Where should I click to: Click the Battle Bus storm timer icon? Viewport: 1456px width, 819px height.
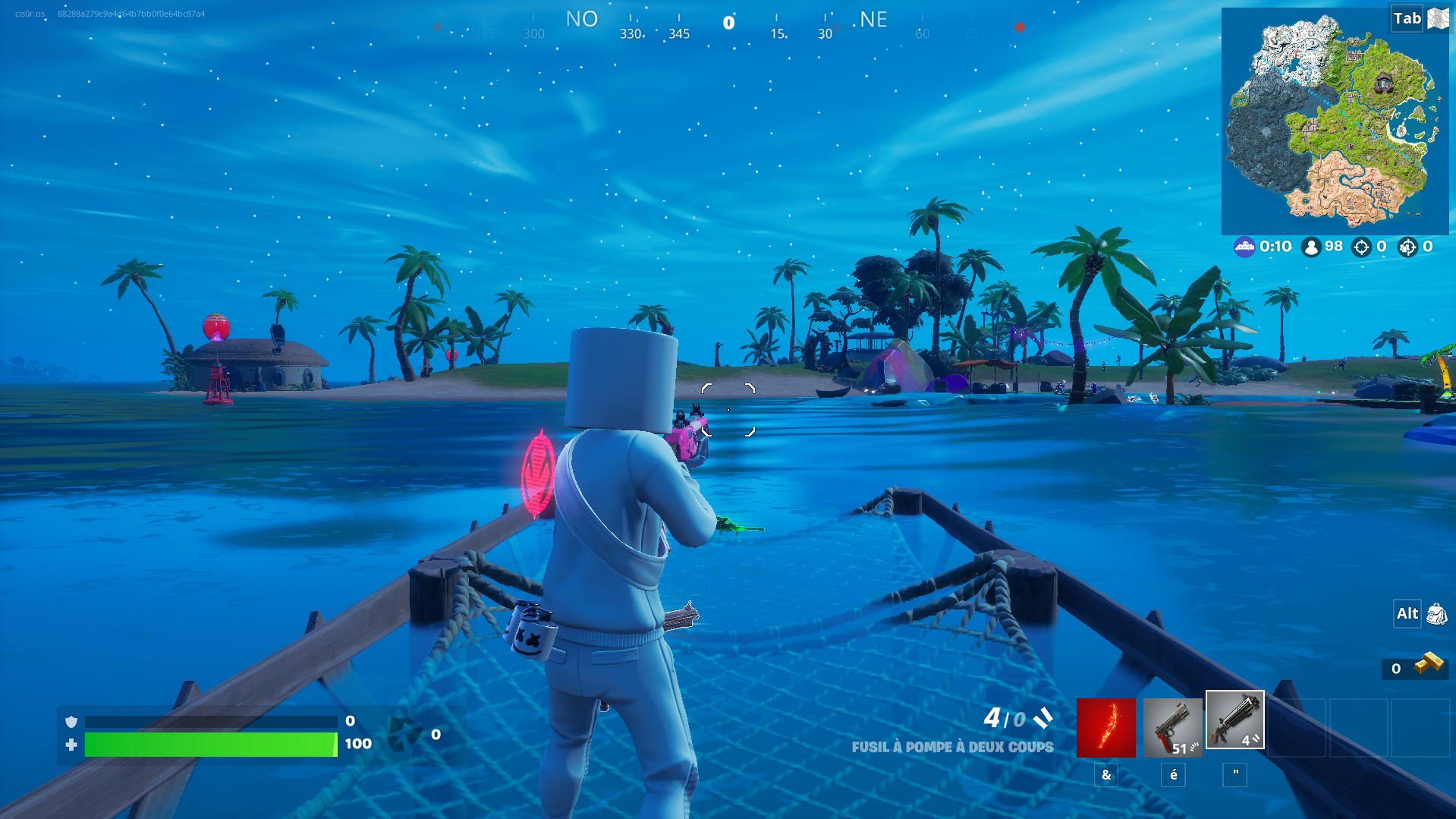[x=1244, y=247]
